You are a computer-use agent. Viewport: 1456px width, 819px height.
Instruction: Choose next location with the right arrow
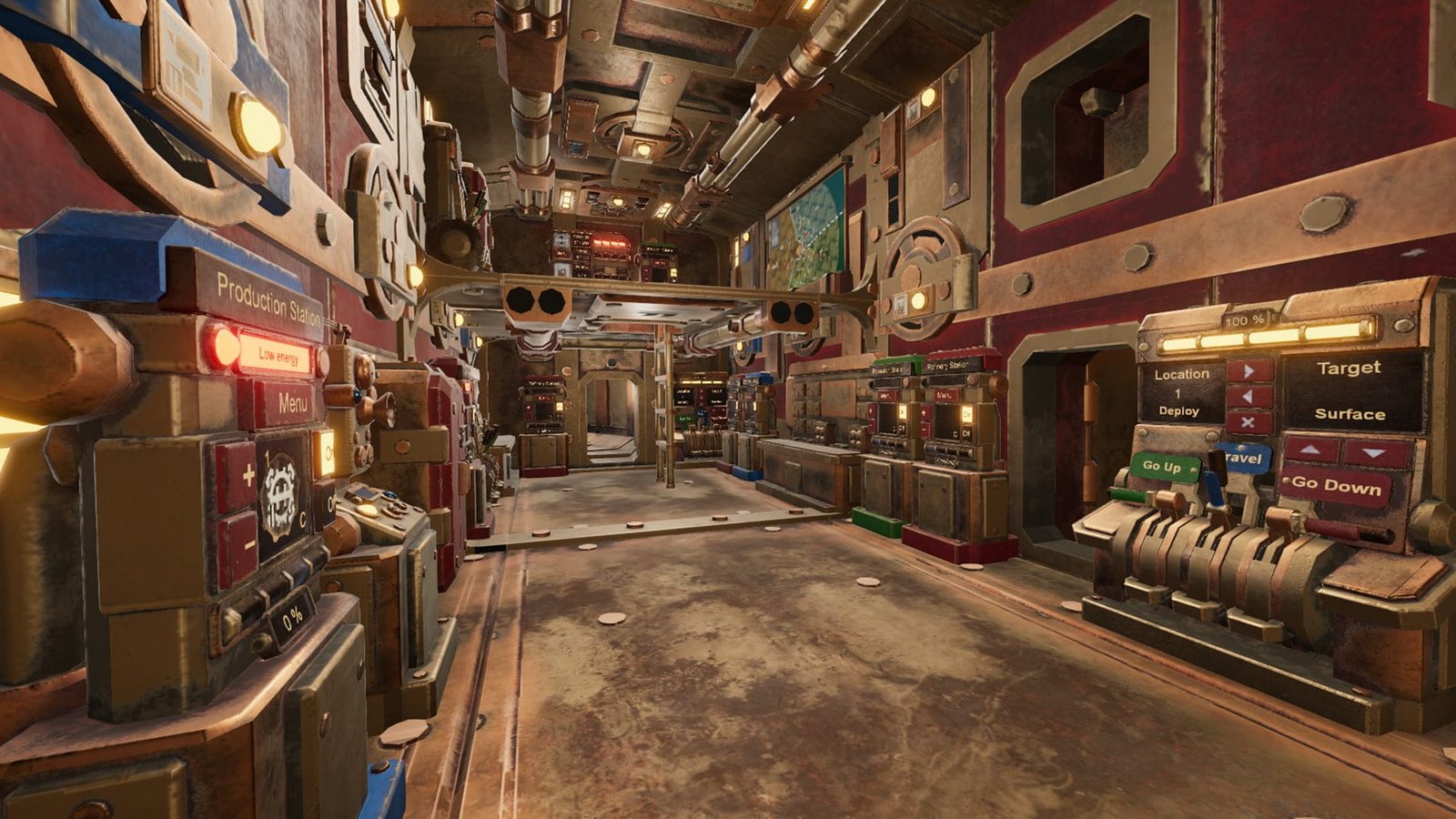[x=1249, y=370]
